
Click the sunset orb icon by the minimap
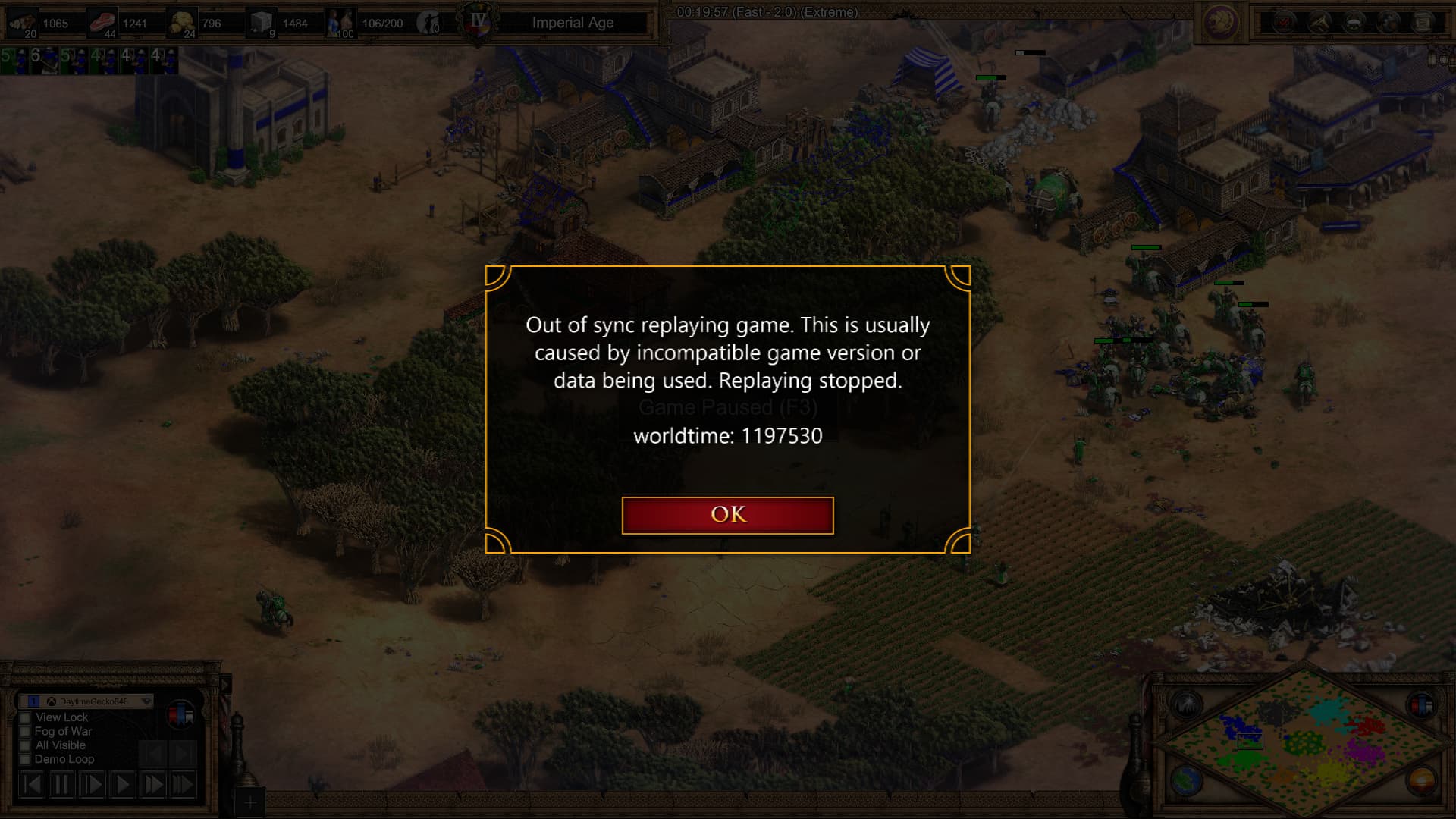pyautogui.click(x=1422, y=780)
